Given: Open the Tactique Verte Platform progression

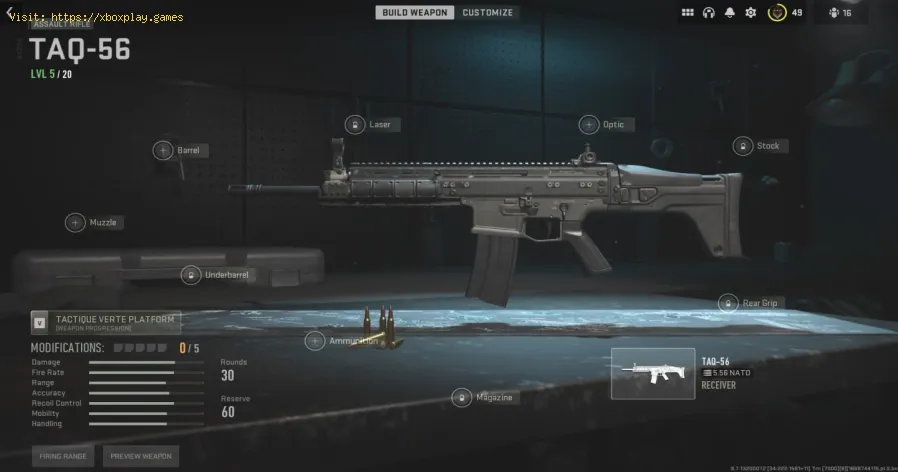Looking at the screenshot, I should click(105, 322).
